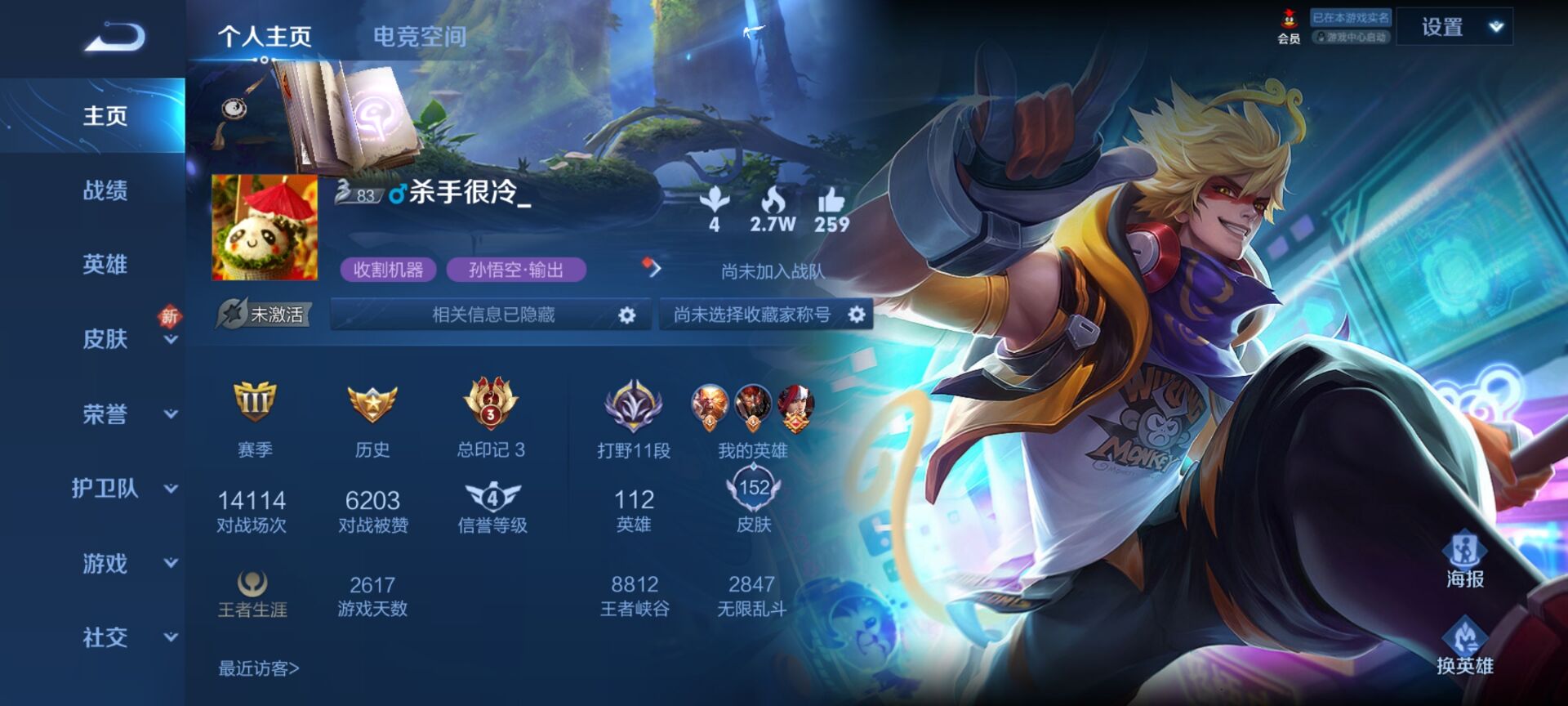
Task: Tap the 换英雄 button
Action: pos(1464,647)
